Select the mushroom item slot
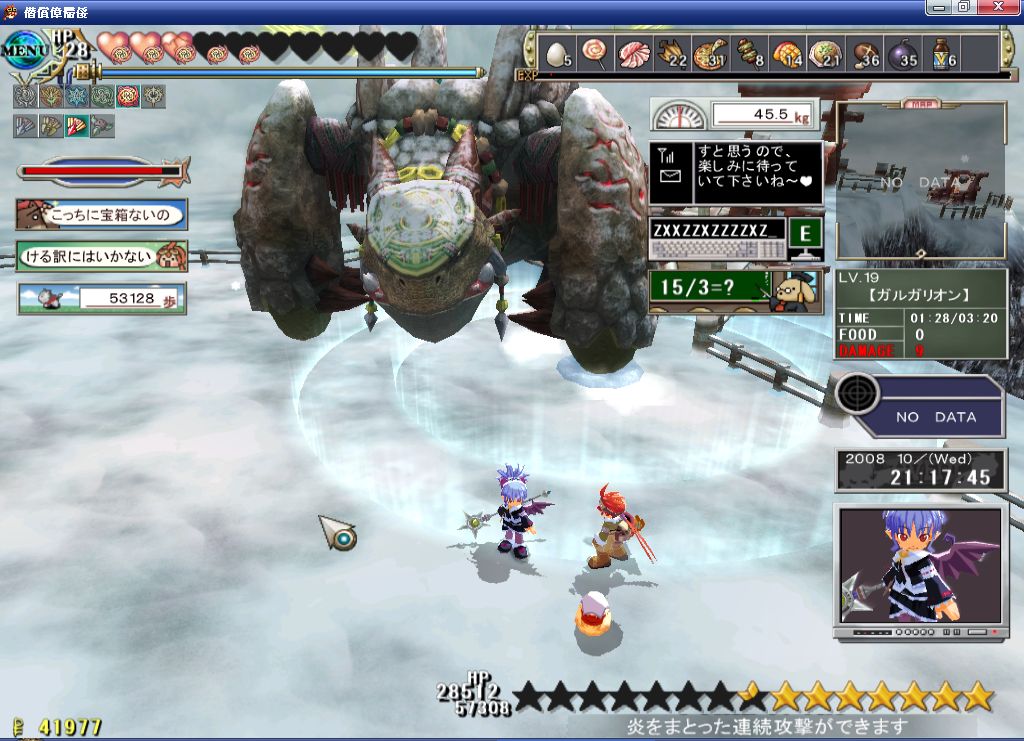1024x741 pixels. click(863, 52)
